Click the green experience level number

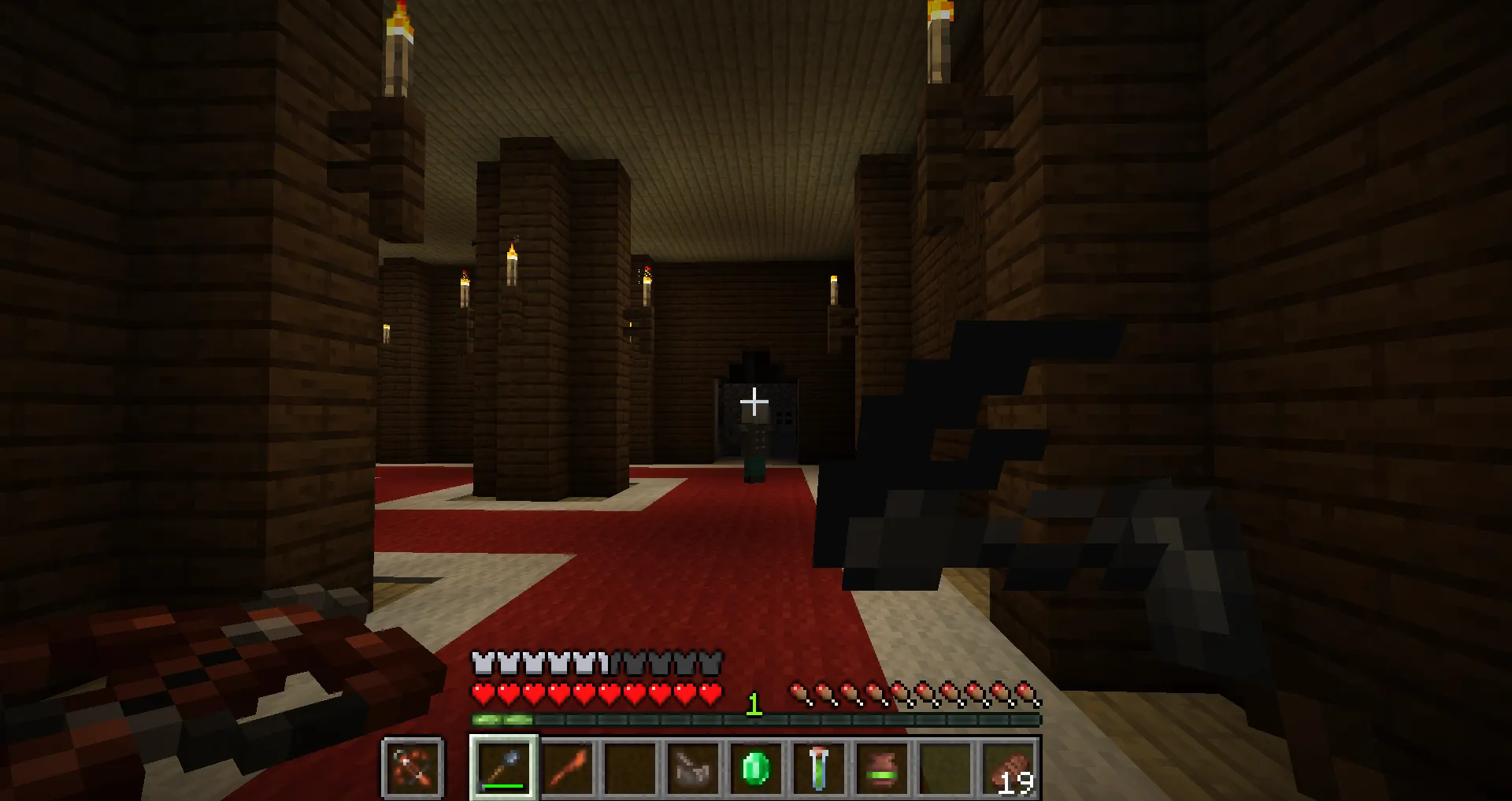[754, 705]
